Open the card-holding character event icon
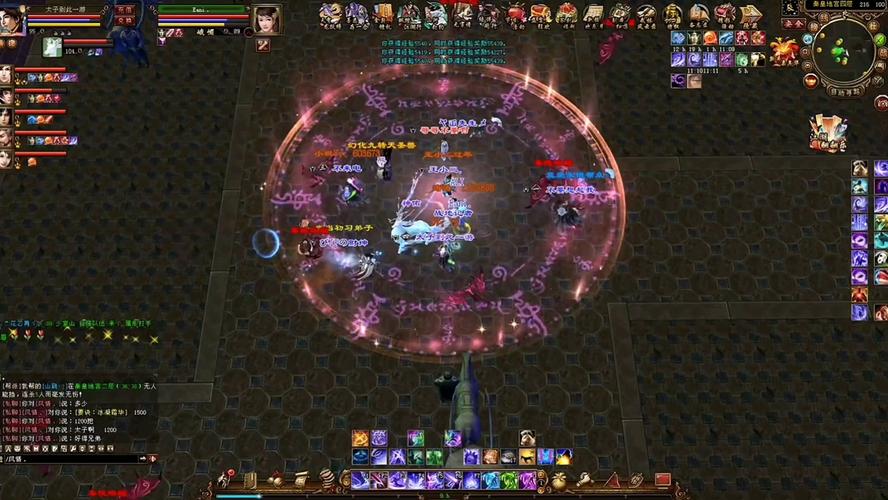Screen dimensions: 888x500 [828, 133]
